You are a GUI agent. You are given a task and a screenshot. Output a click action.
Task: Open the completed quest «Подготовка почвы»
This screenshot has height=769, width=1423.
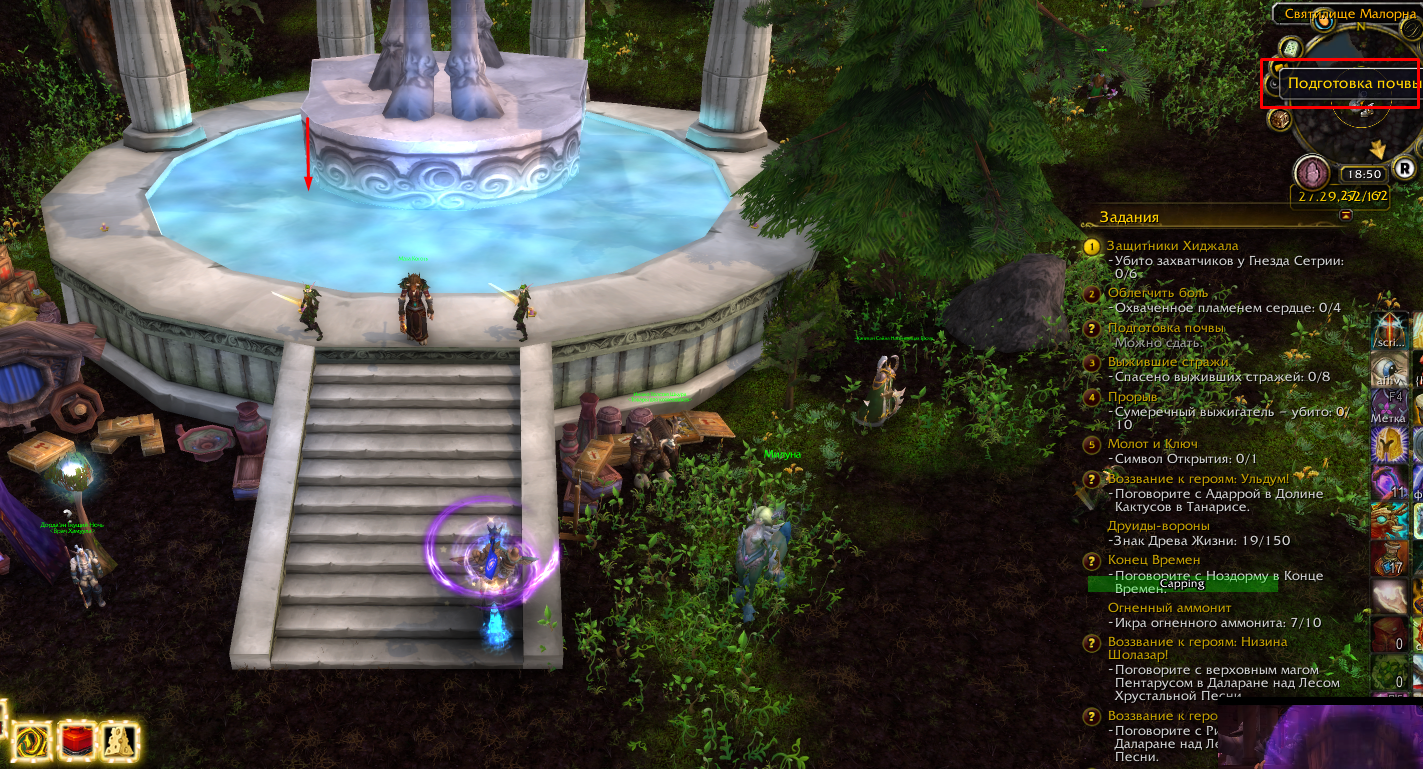pos(1165,328)
